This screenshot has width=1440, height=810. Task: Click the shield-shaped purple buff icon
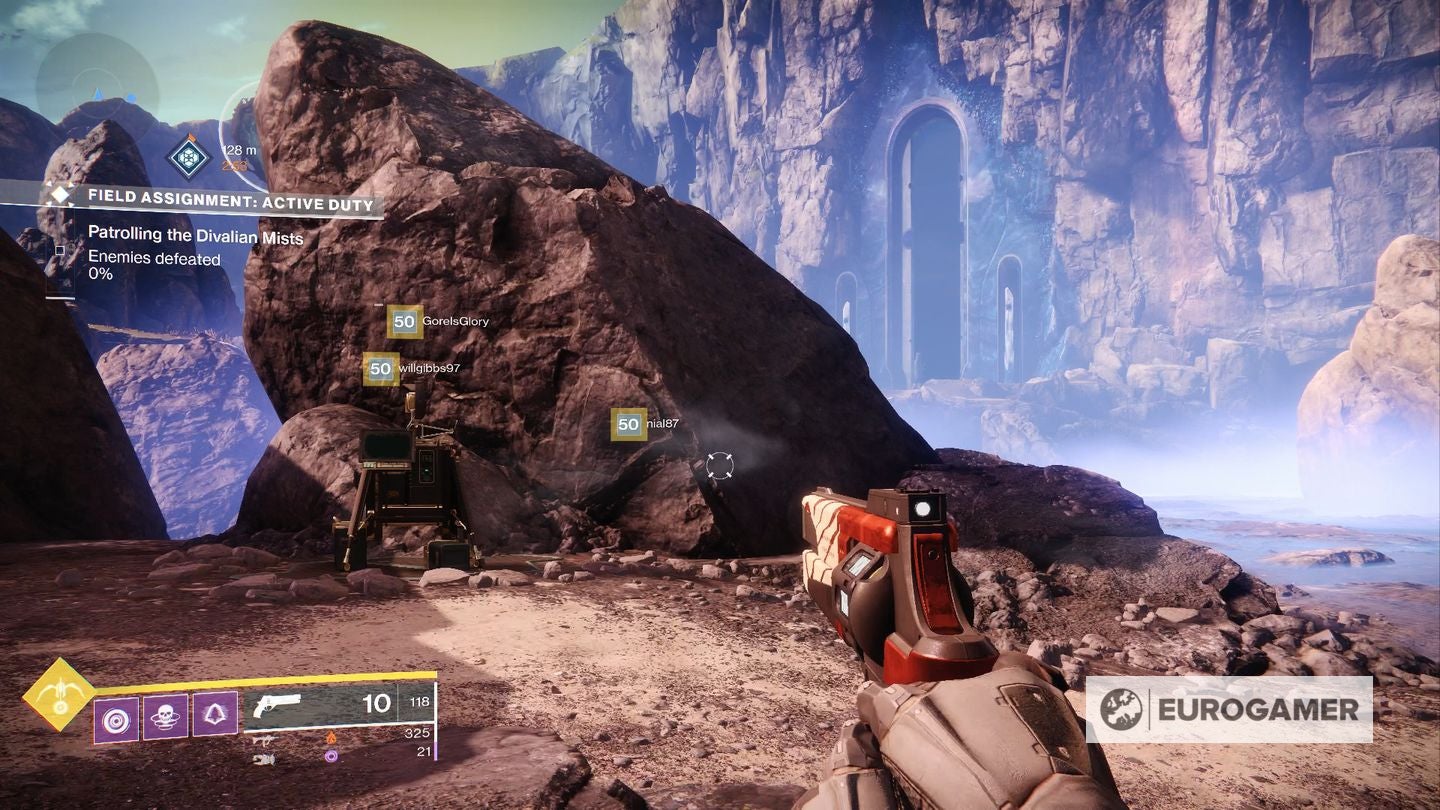[x=215, y=713]
